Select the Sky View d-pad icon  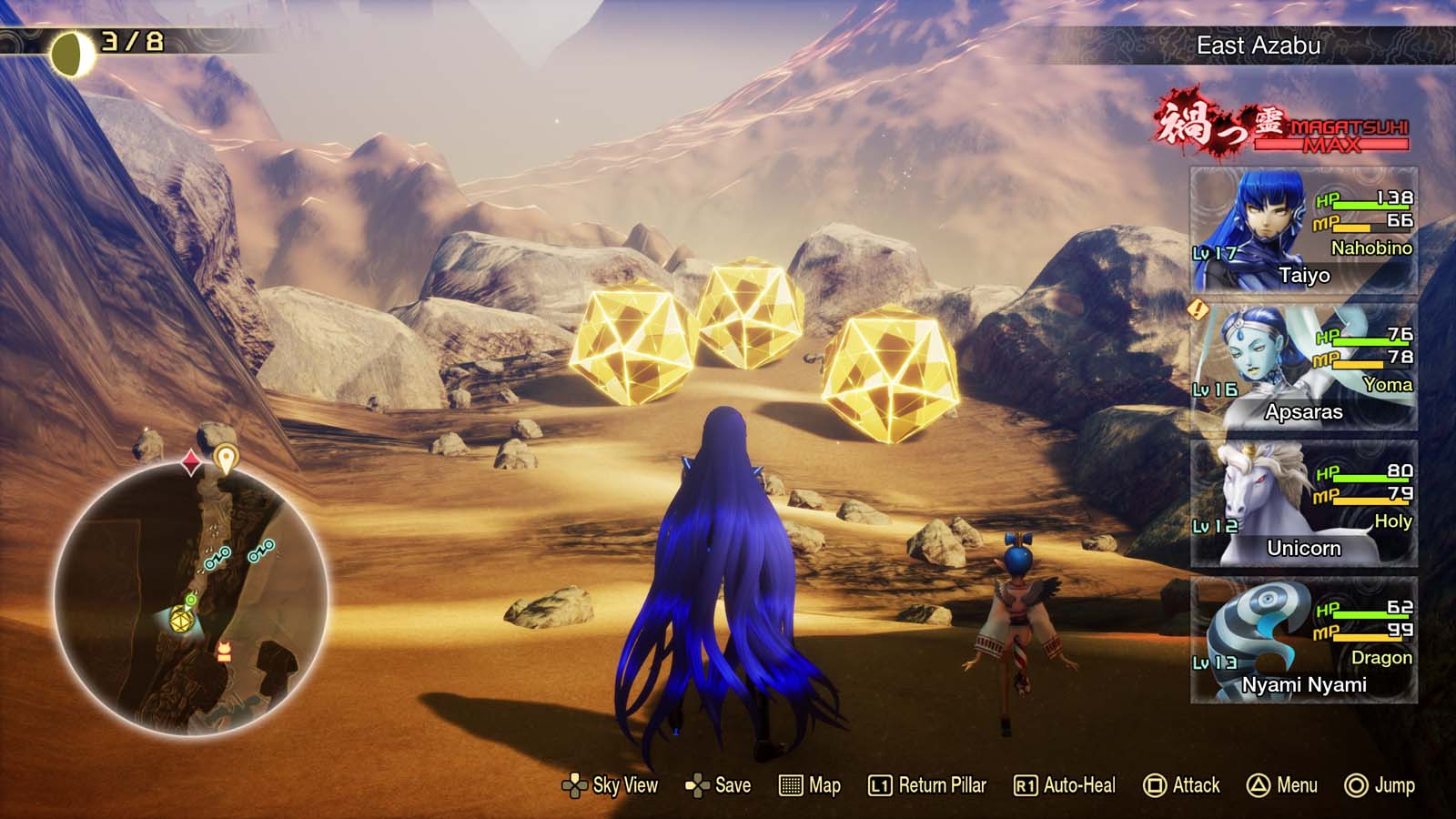coord(577,784)
